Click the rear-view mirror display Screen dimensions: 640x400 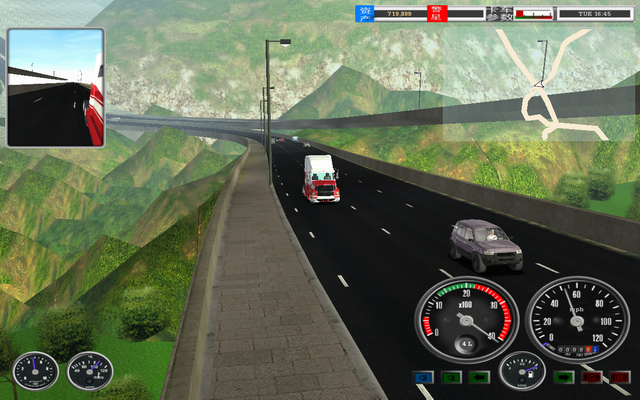[x=56, y=88]
